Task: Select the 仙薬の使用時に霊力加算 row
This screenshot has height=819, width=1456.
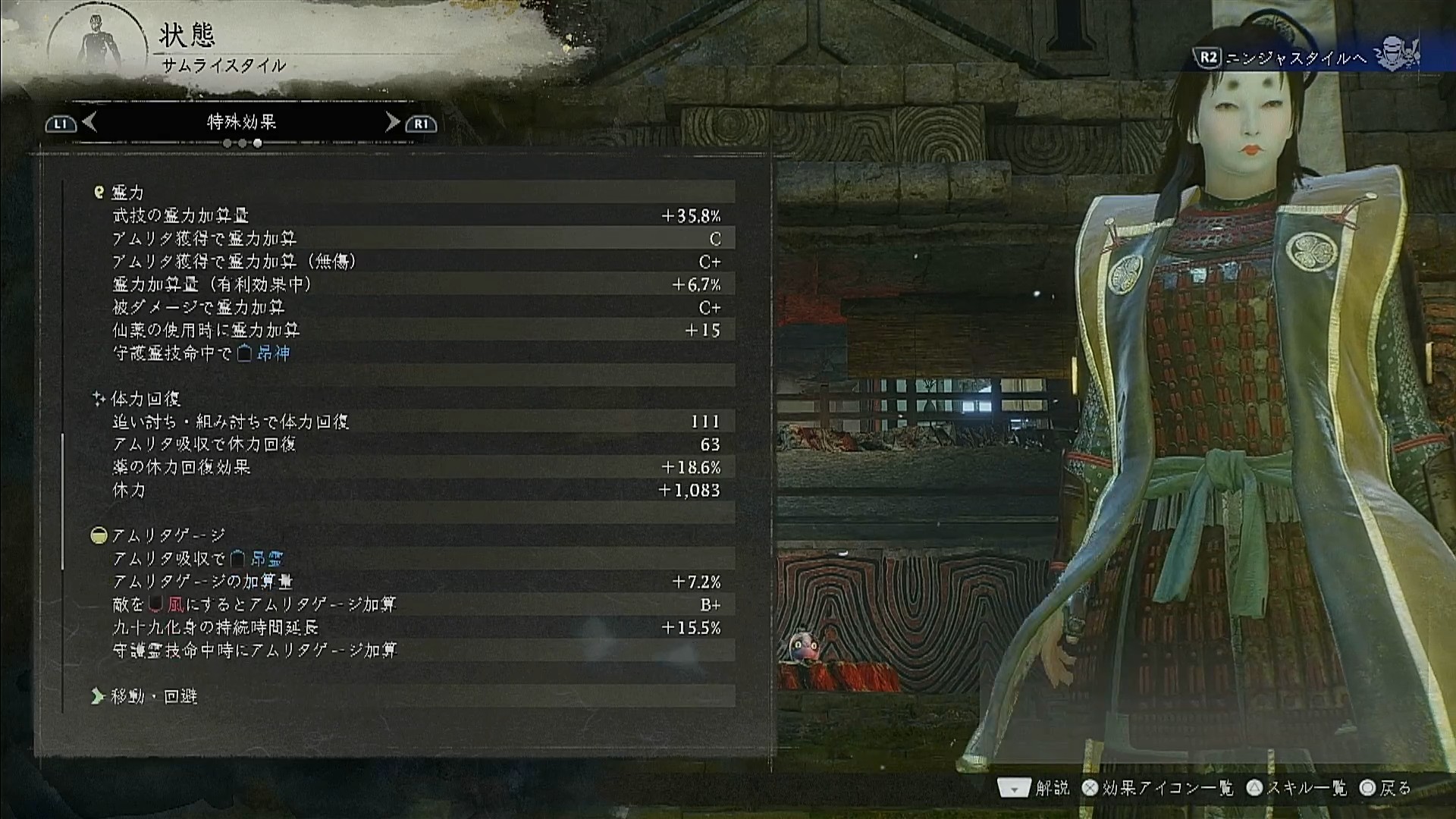Action: pos(413,331)
